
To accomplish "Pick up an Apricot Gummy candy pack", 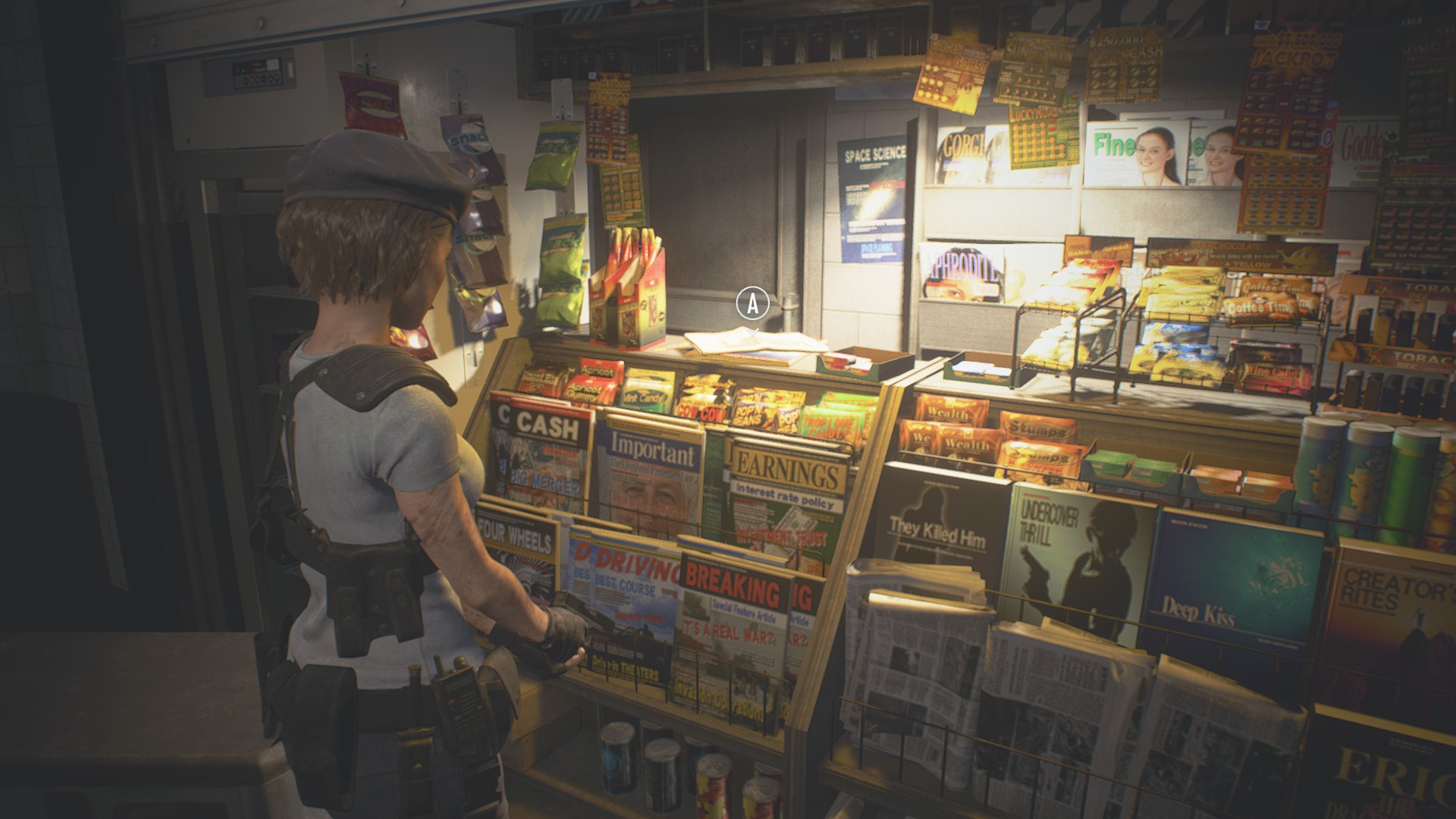I will pyautogui.click(x=589, y=387).
